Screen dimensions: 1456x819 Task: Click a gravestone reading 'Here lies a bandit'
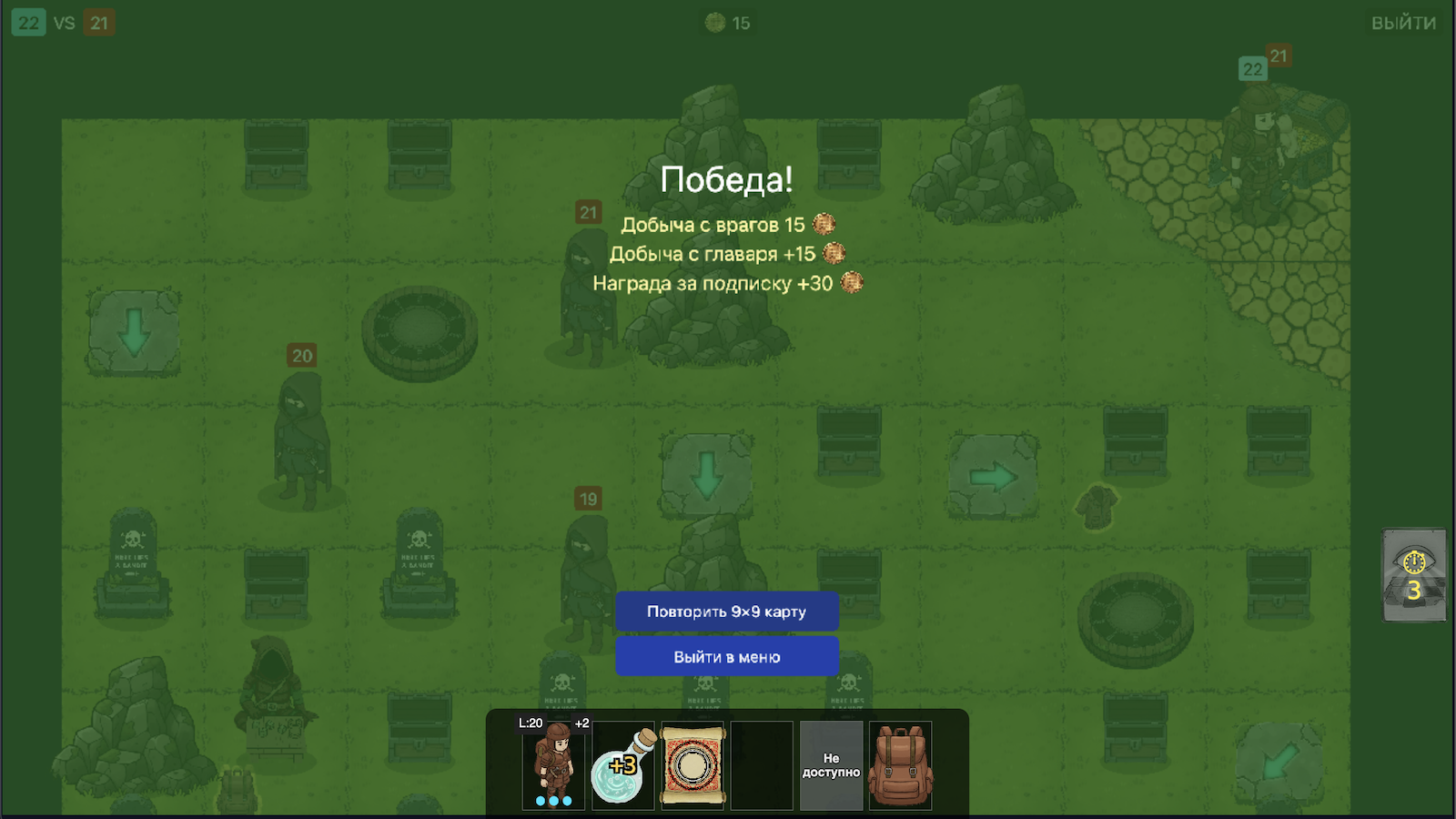tap(132, 560)
